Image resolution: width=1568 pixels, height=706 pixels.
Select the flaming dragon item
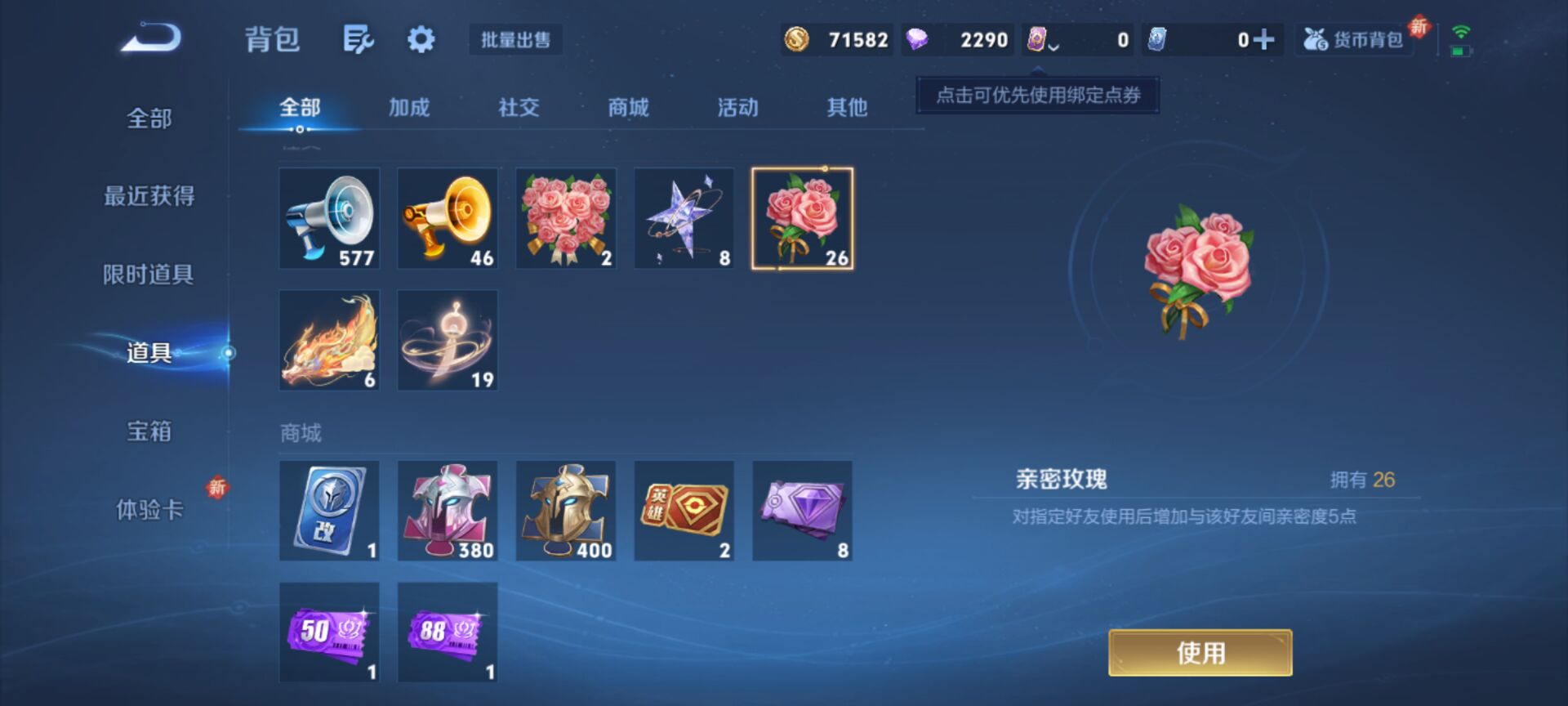[329, 339]
